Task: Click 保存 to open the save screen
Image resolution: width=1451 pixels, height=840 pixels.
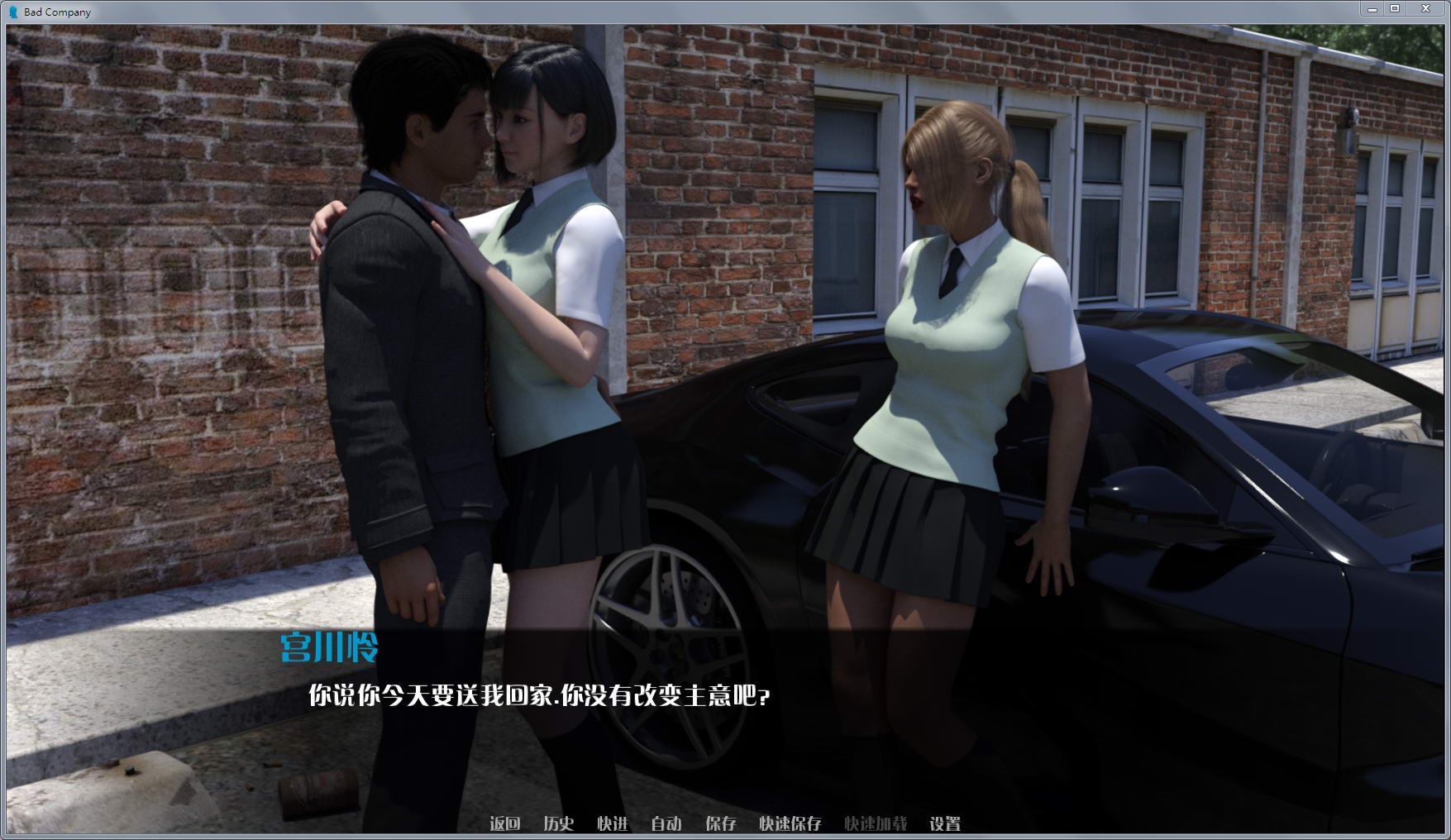Action: click(x=720, y=824)
